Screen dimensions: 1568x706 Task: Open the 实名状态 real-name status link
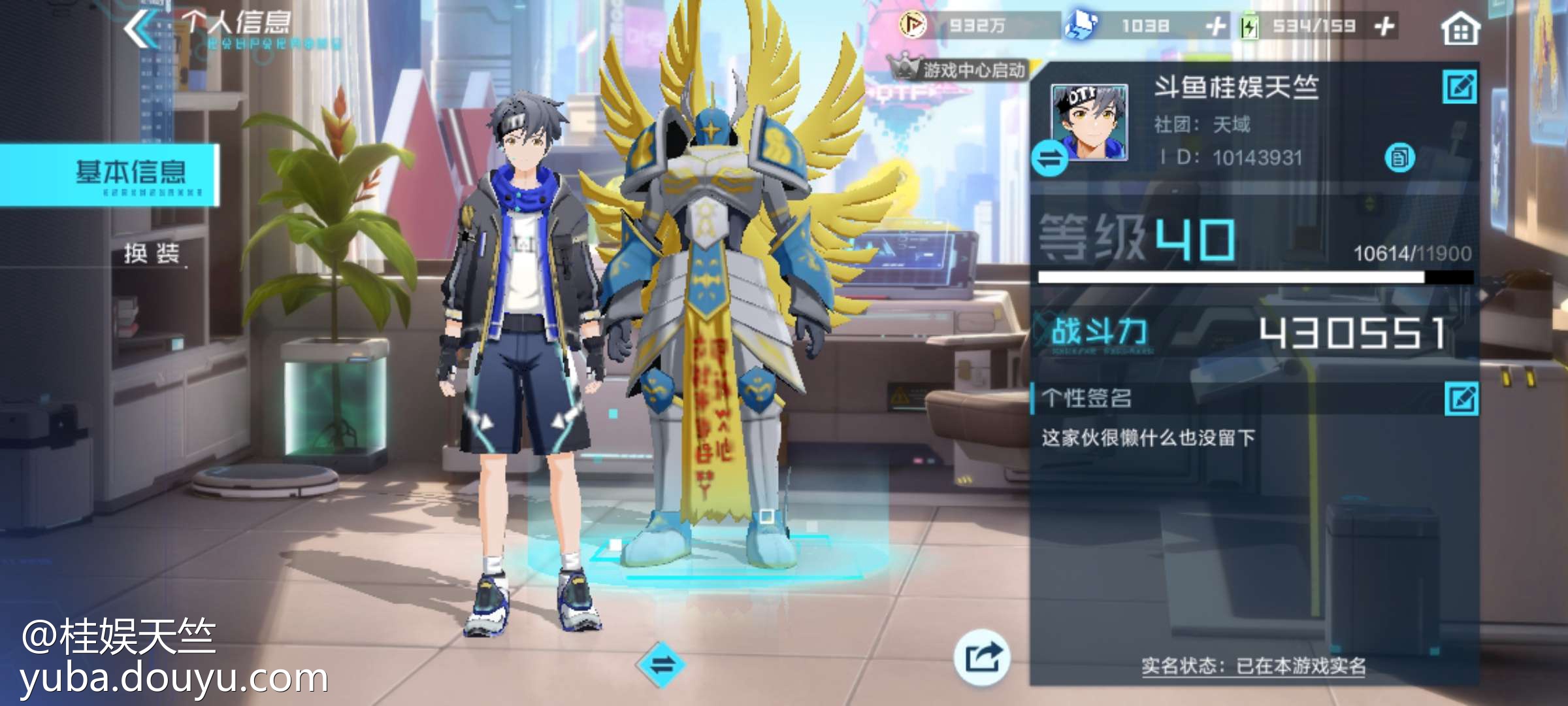[x=1253, y=666]
